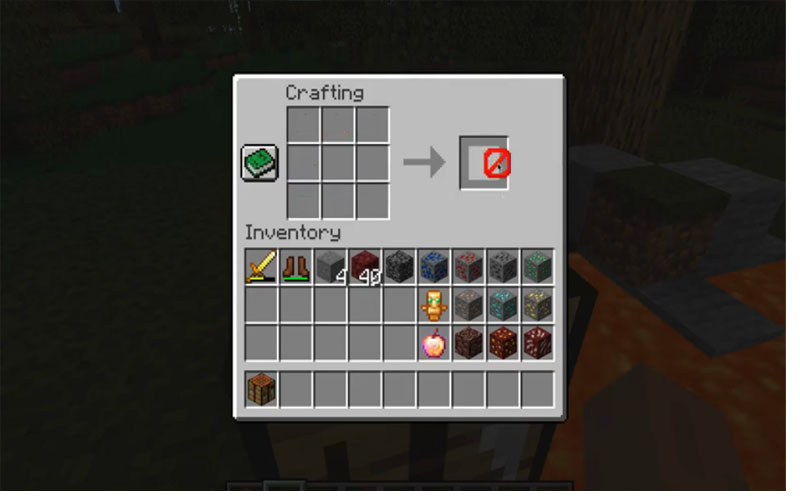Viewport: 800px width, 500px height.
Task: Select the dark bedrock block slot
Action: (399, 267)
